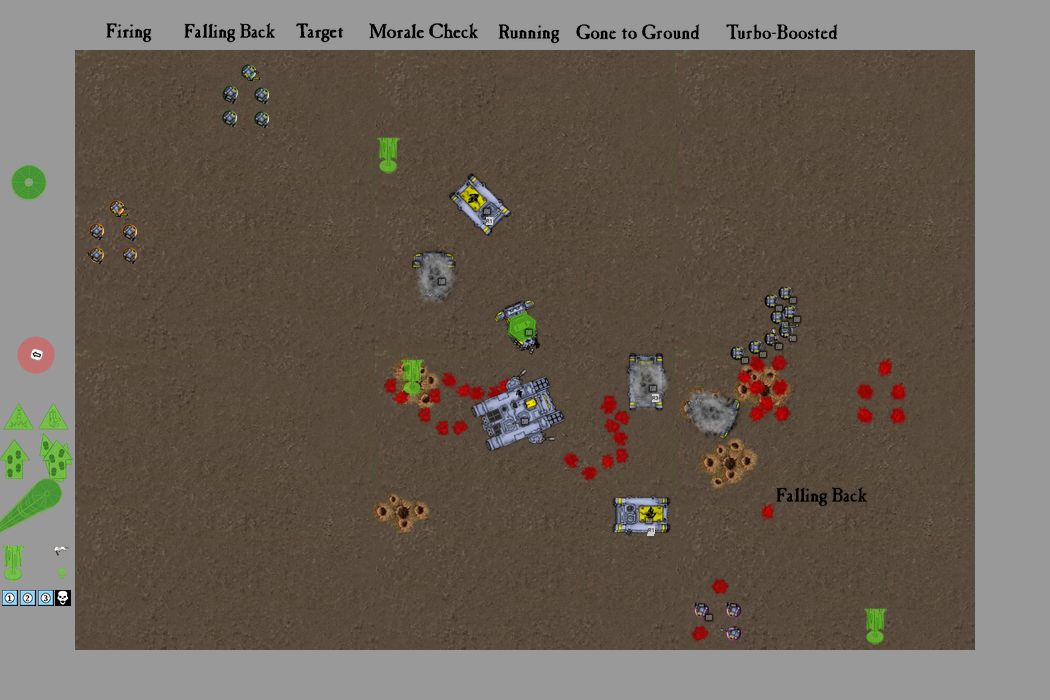Select the Morale Check marker
The width and height of the screenshot is (1050, 700).
click(x=423, y=32)
